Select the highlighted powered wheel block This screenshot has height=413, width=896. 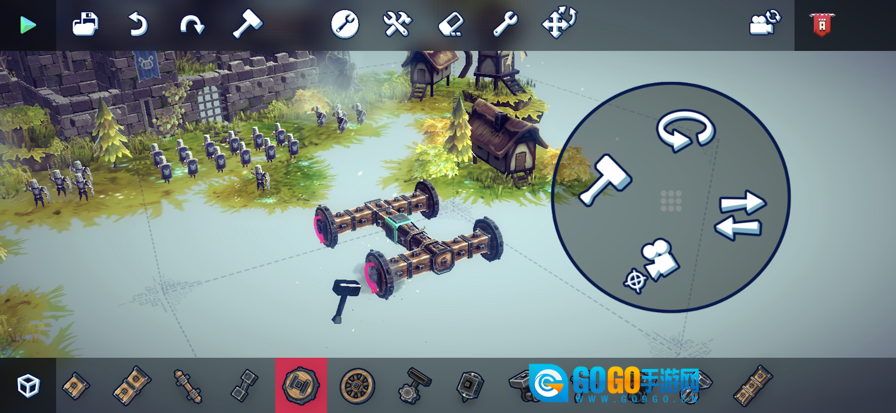tap(301, 385)
